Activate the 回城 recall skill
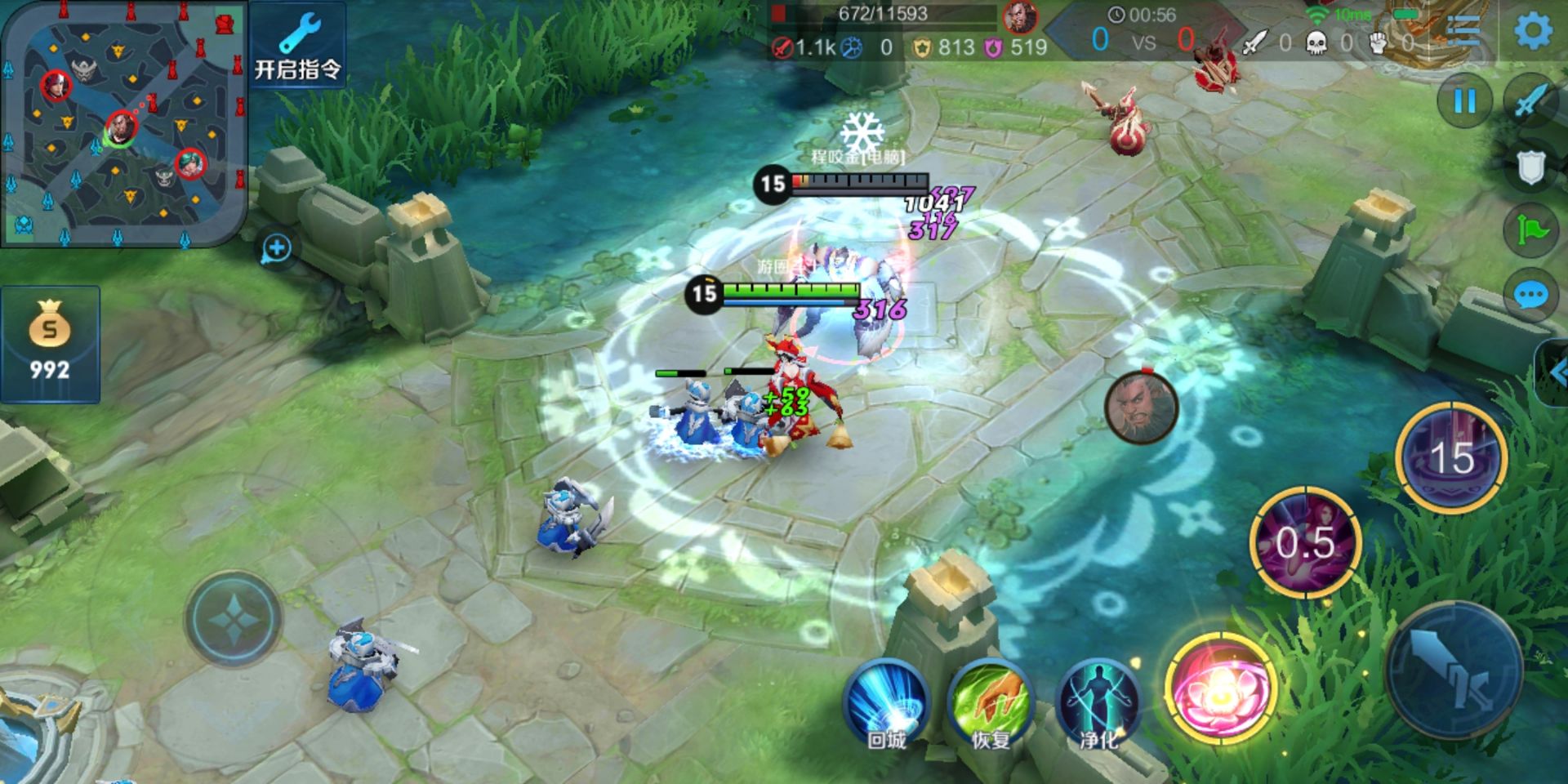 pyautogui.click(x=886, y=702)
